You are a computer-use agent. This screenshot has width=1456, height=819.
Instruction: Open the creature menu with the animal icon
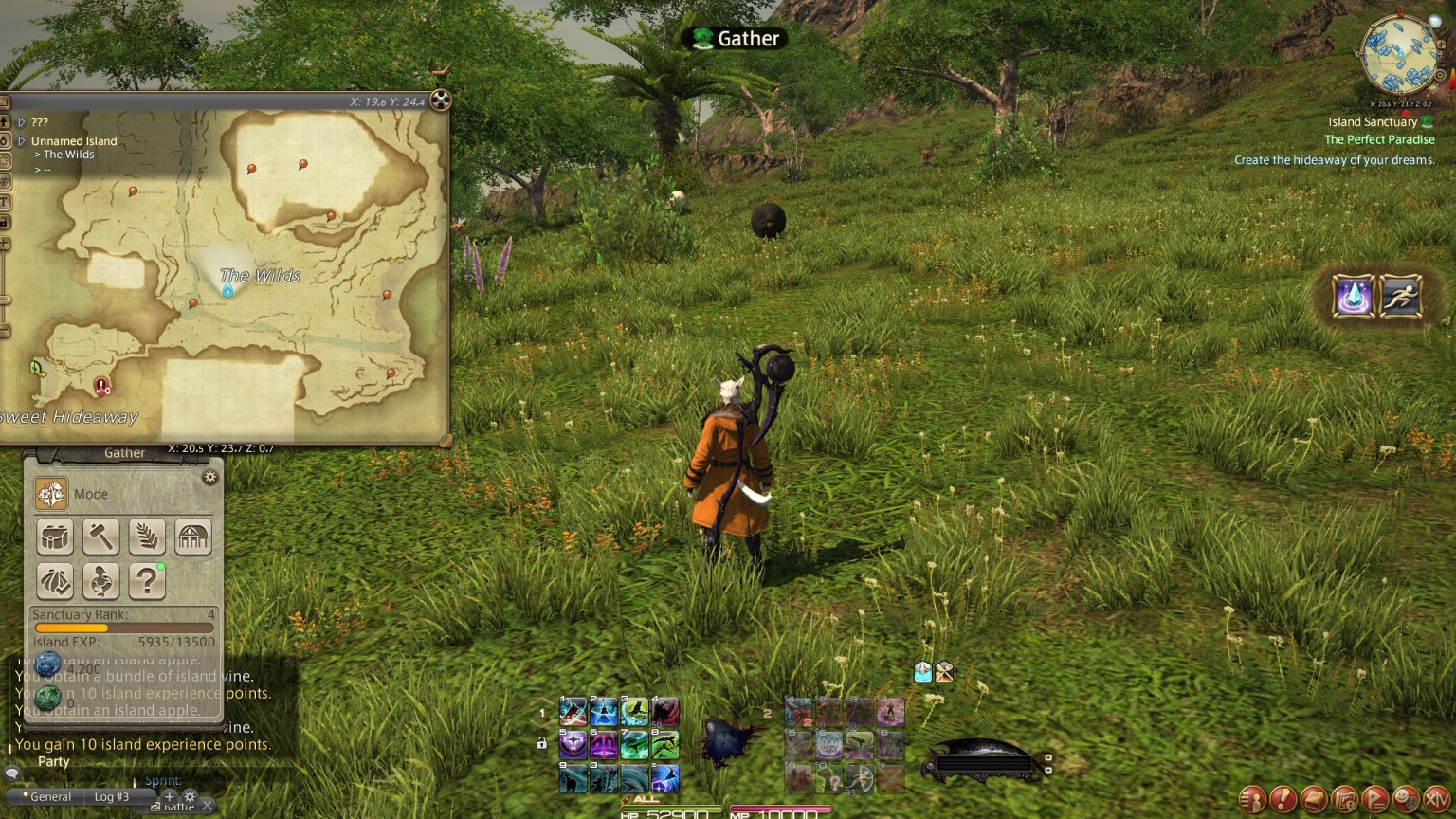click(101, 582)
